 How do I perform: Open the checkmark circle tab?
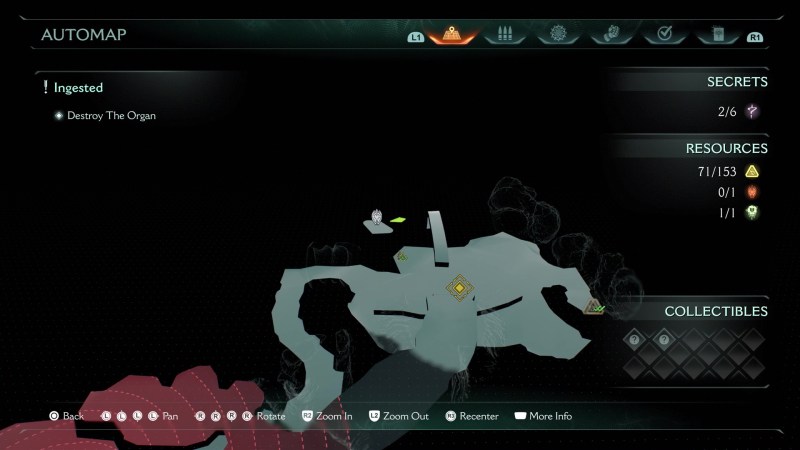663,34
